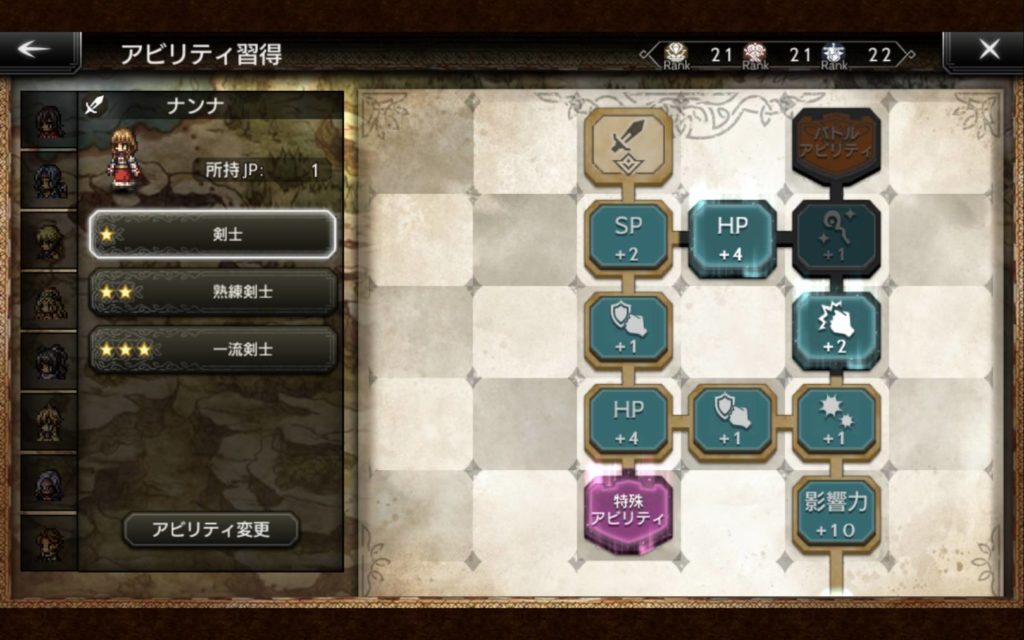Pick the starburst +1 node
The width and height of the screenshot is (1024, 640).
pyautogui.click(x=836, y=420)
